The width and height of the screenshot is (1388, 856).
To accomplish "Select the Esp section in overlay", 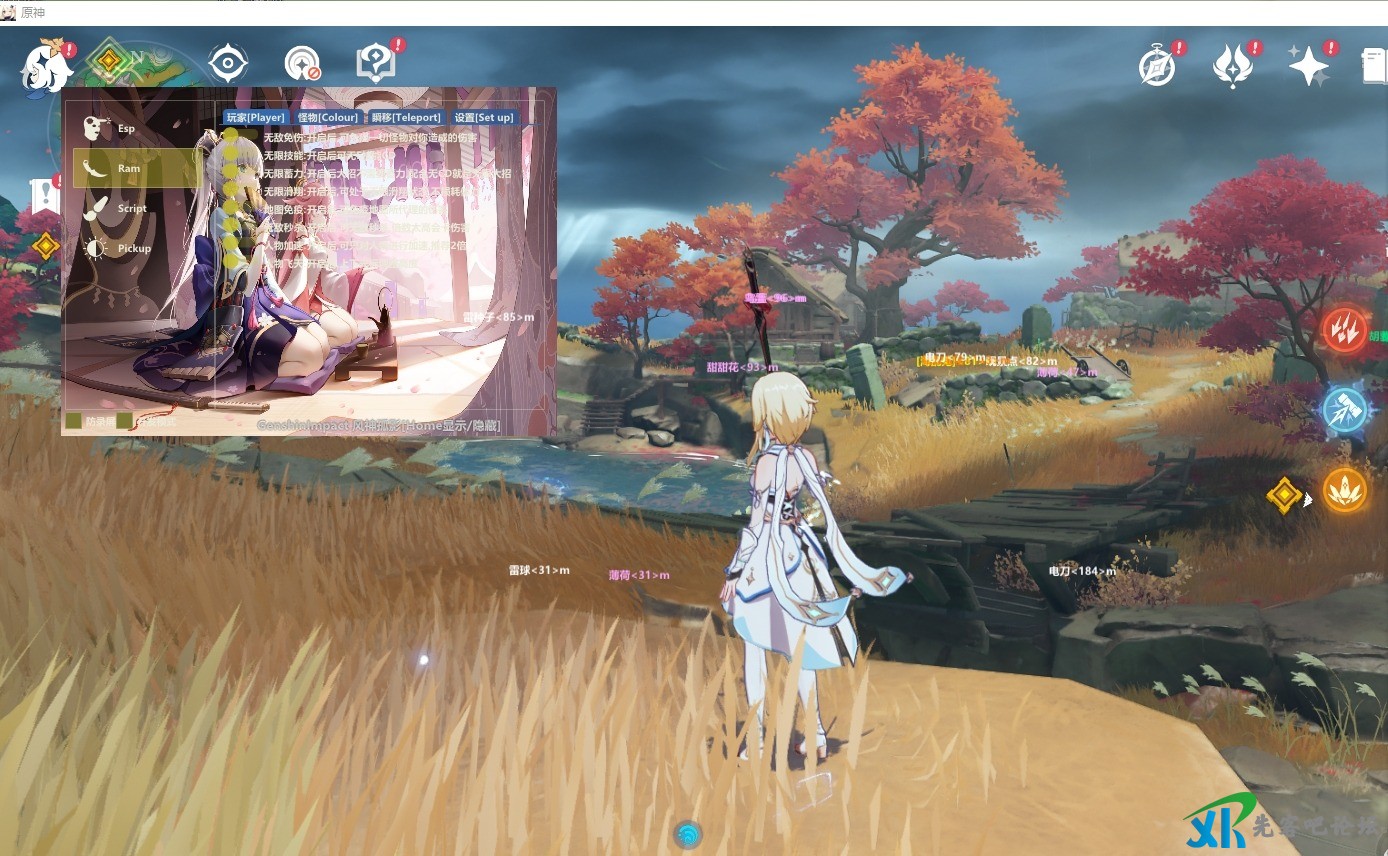I will (125, 128).
